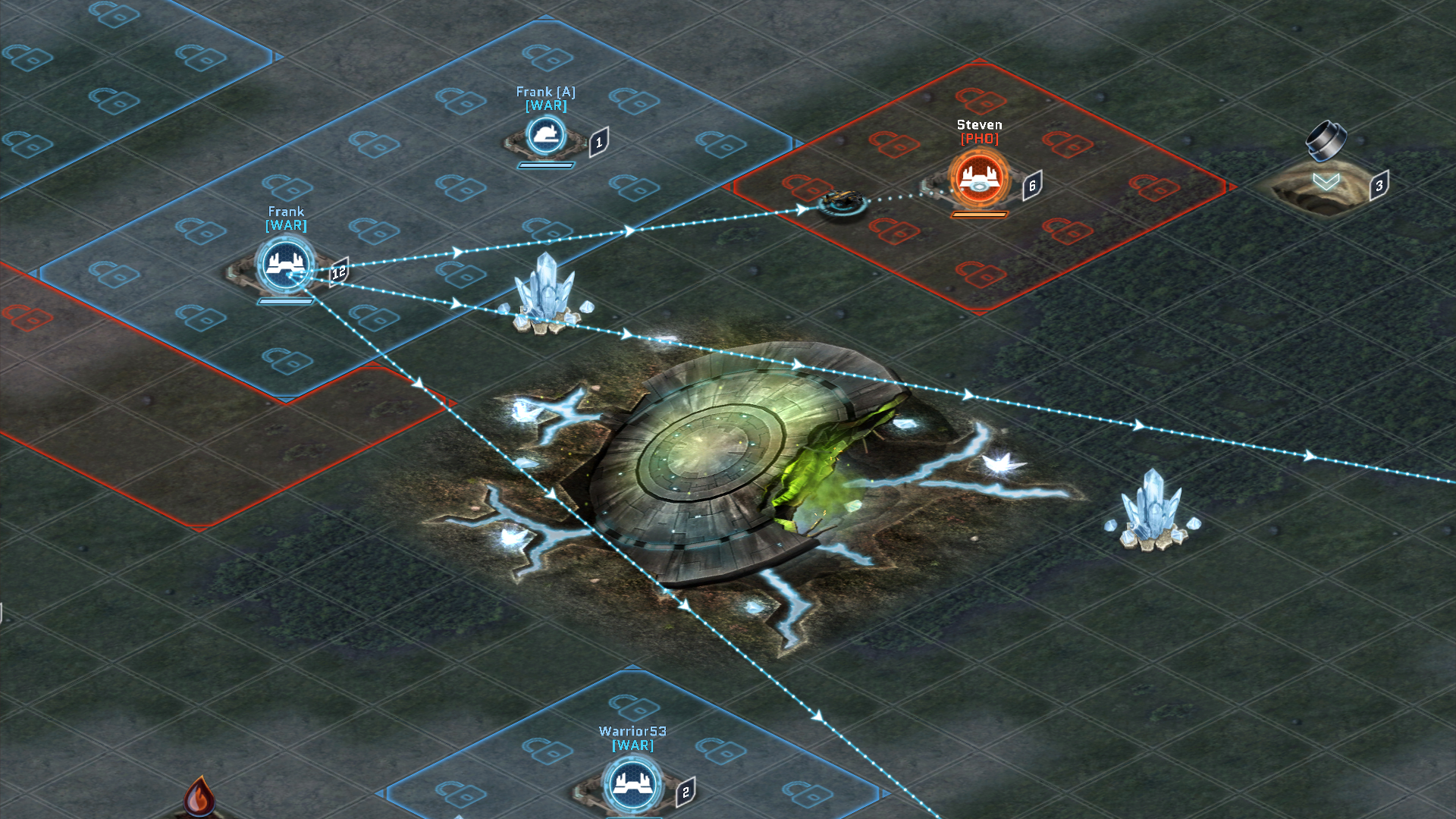
Task: Click the Frank [WAR] name label
Action: click(287, 218)
